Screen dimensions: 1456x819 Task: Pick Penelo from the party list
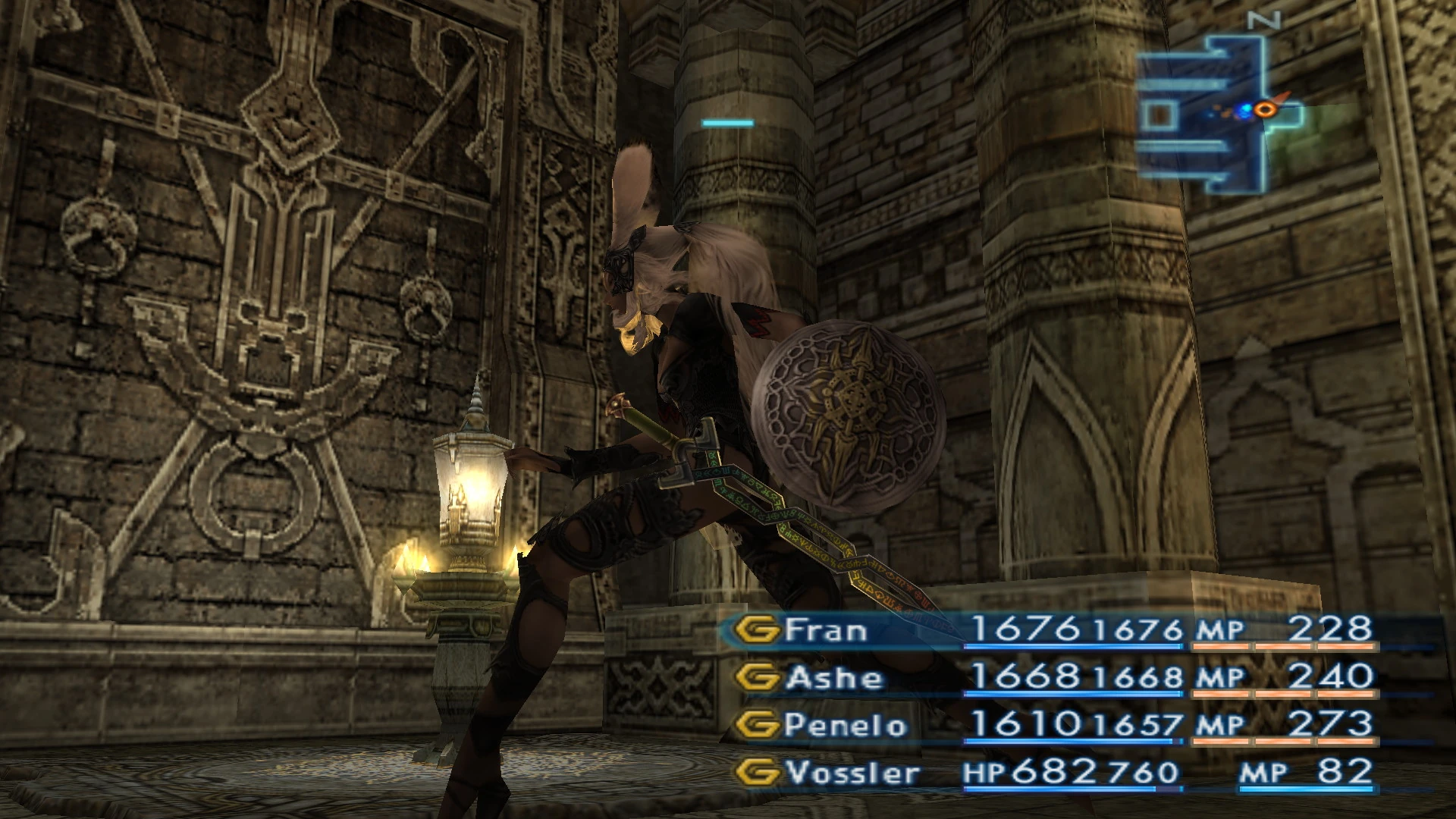point(845,725)
